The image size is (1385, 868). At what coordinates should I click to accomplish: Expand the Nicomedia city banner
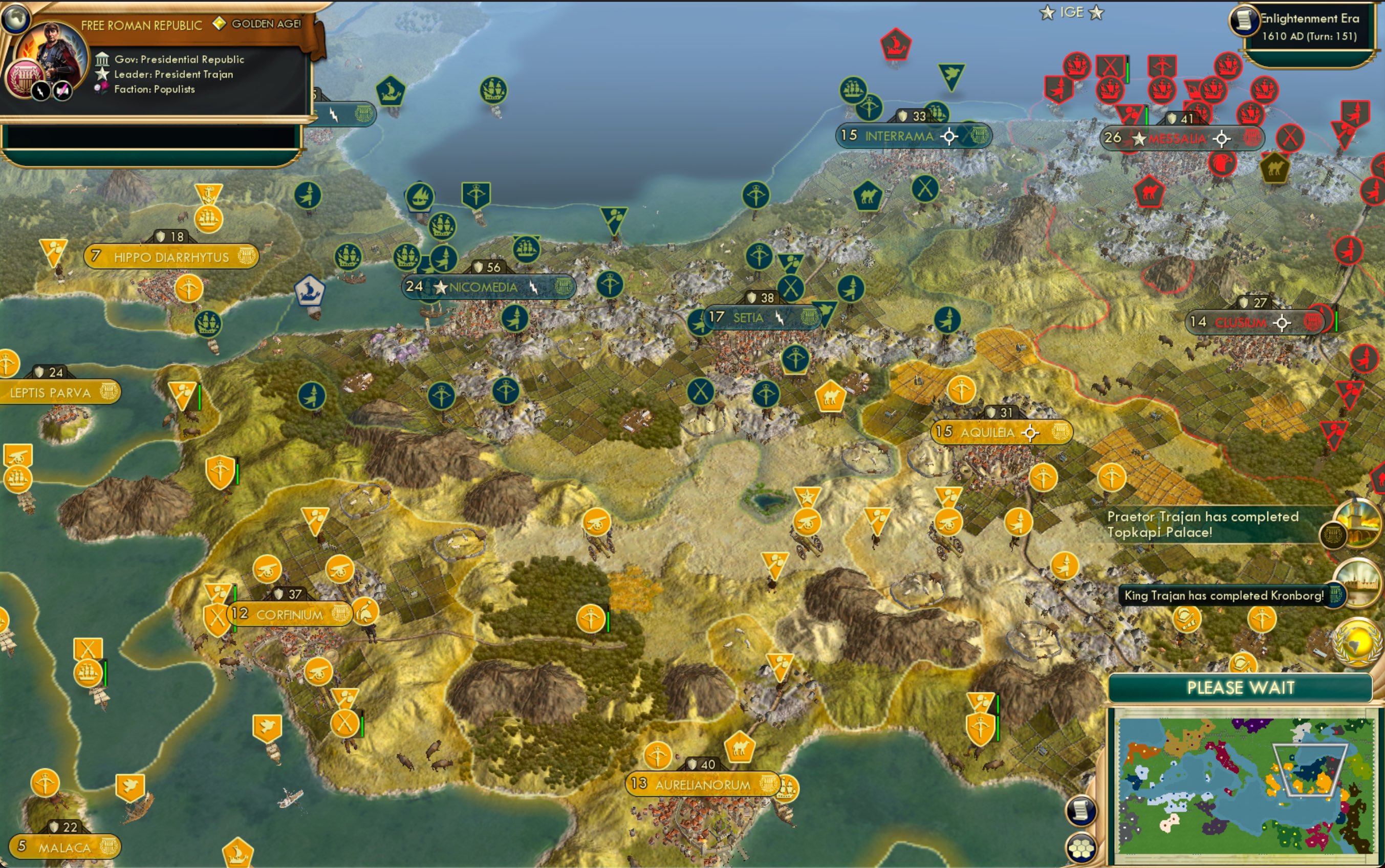pos(484,287)
